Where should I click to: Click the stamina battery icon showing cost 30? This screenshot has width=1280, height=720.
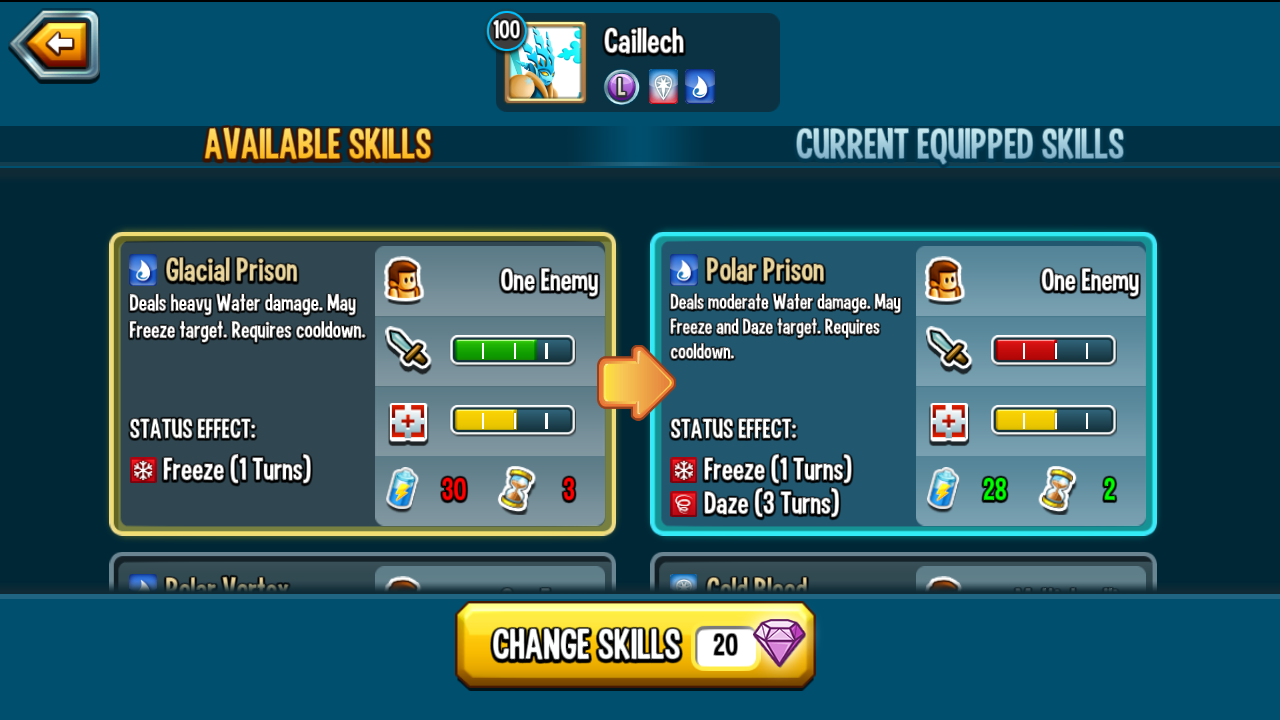coord(402,491)
